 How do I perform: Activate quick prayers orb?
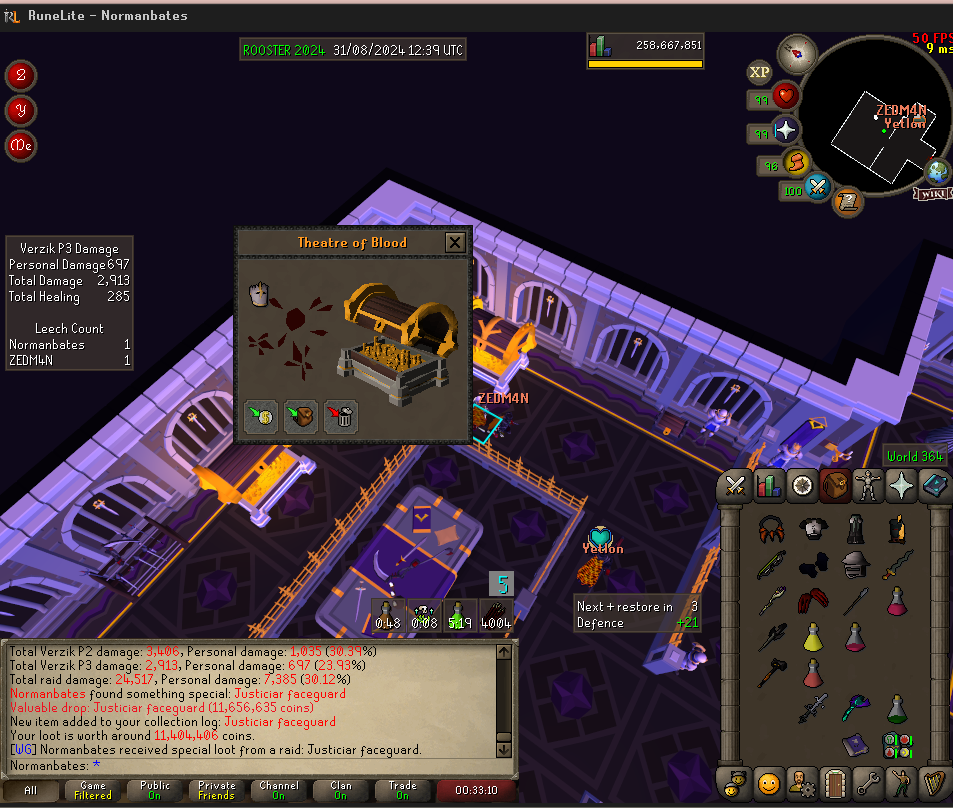click(x=786, y=131)
